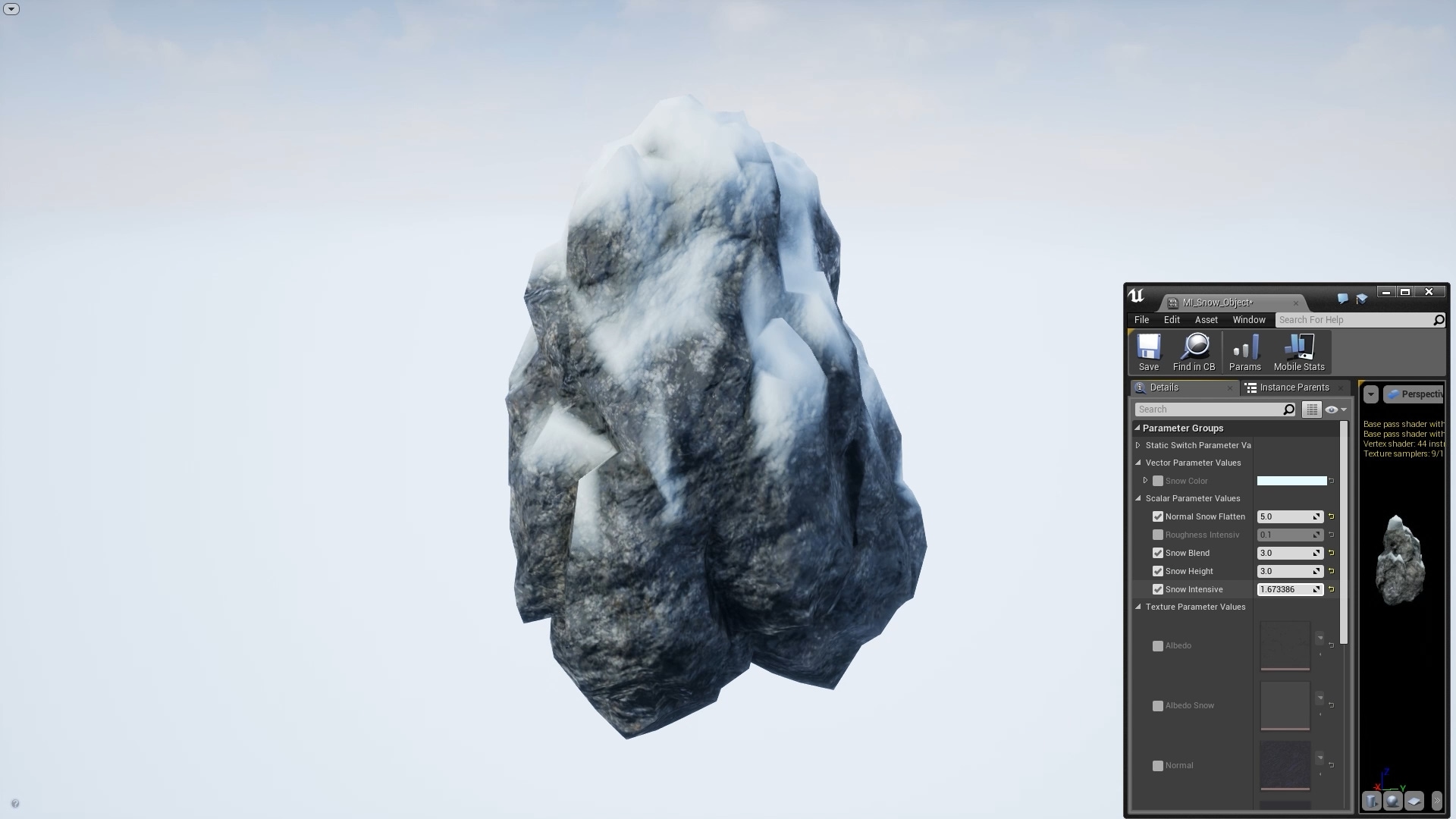Open the view options eye icon

1332,409
